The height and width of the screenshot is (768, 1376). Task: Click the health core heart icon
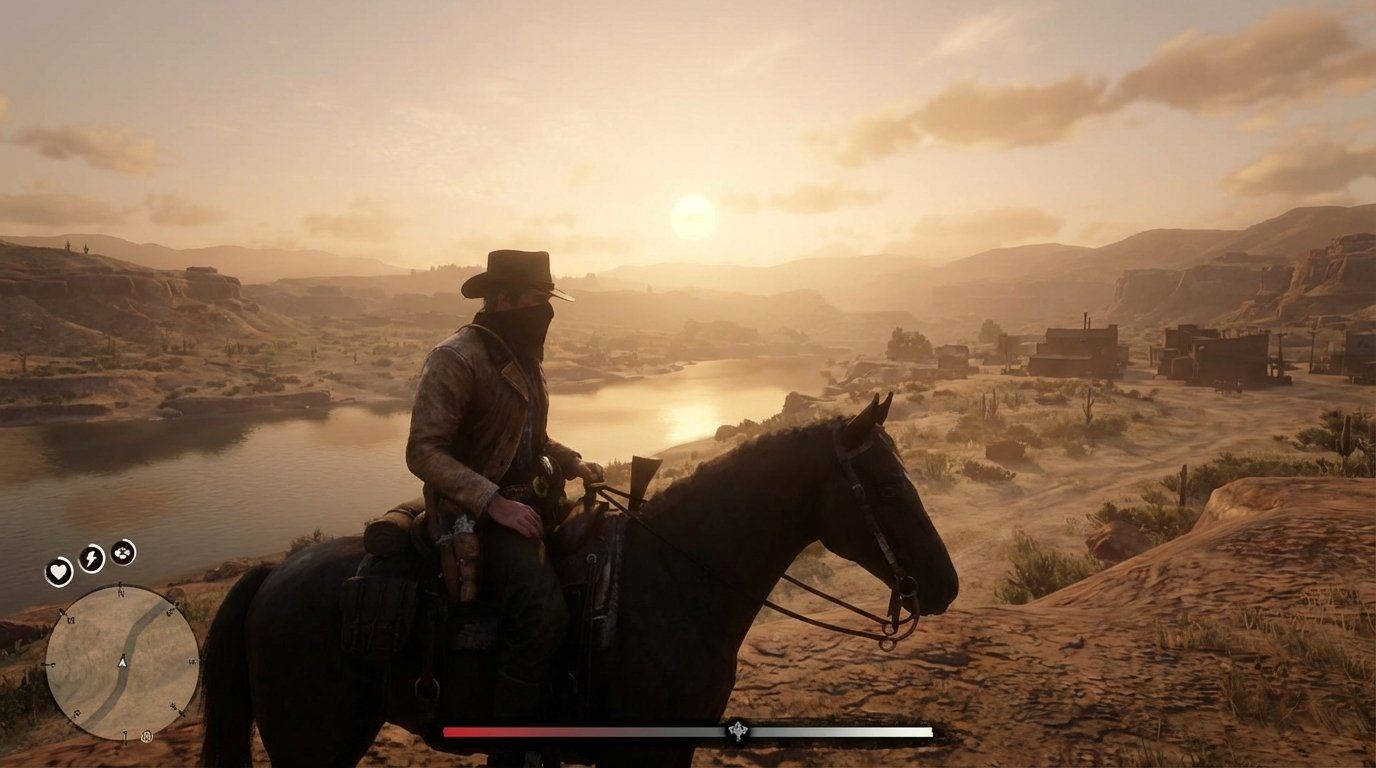tap(58, 571)
